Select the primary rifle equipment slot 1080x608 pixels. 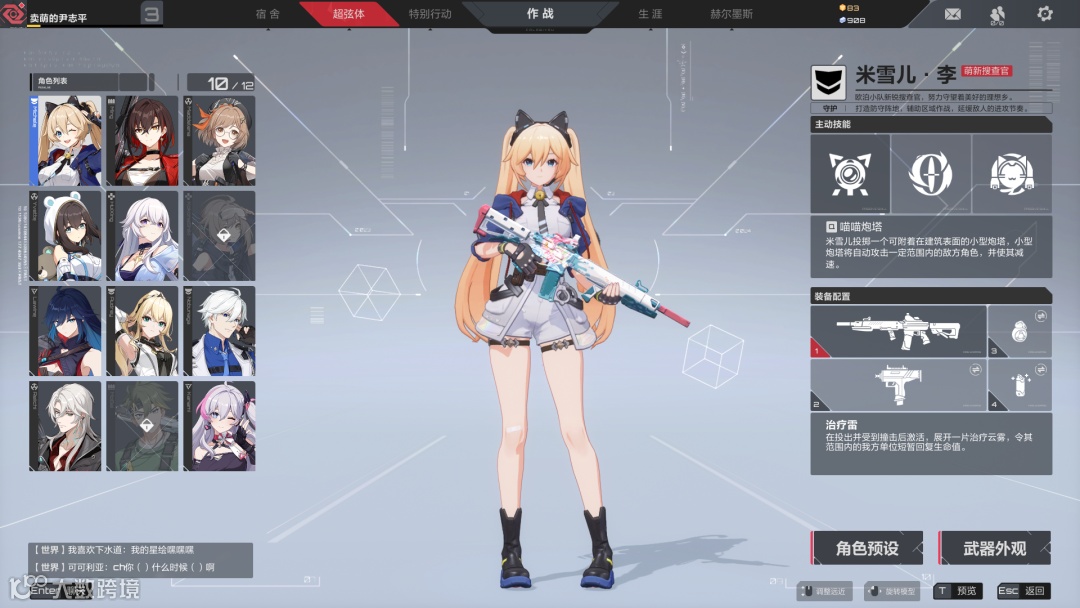897,331
